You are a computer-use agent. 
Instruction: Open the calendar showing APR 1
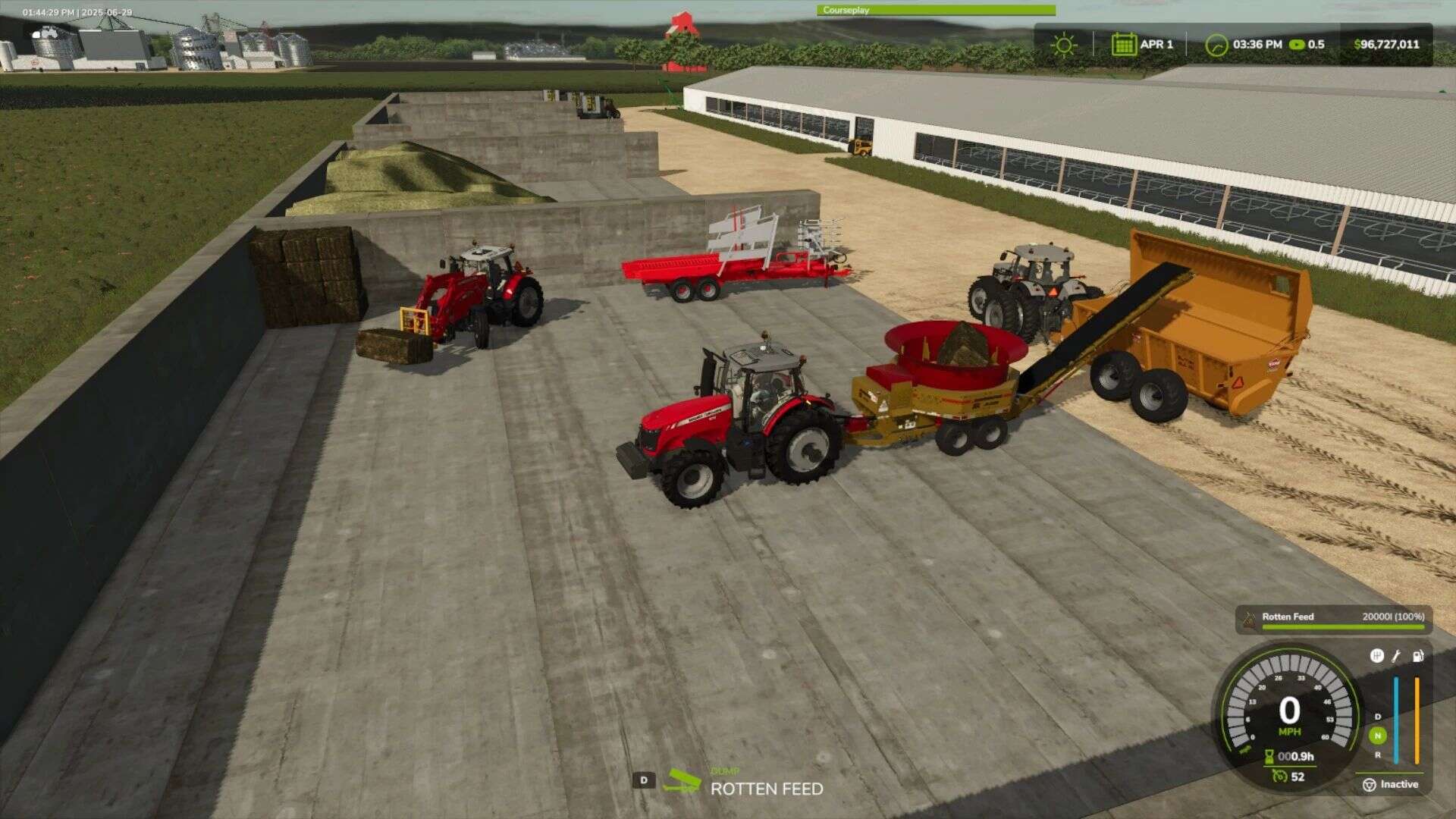click(x=1123, y=45)
